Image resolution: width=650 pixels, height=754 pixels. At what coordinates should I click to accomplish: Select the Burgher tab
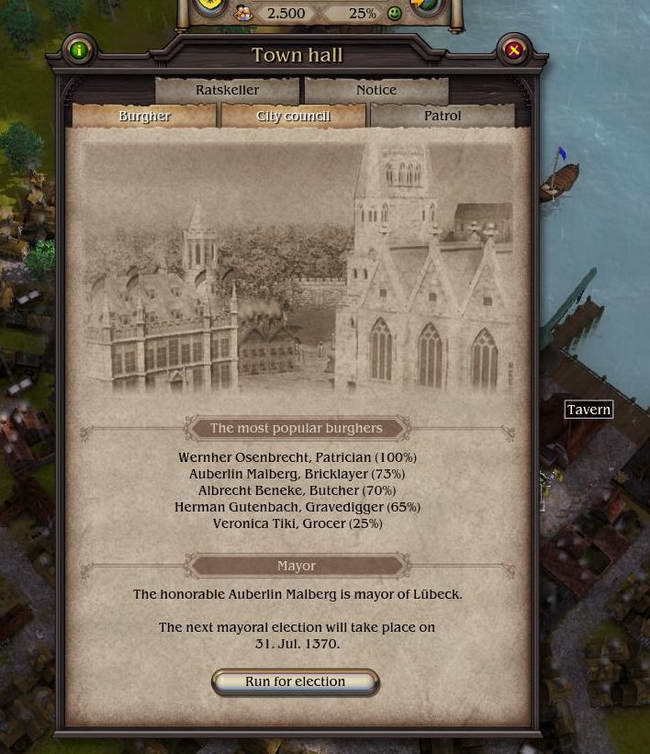pyautogui.click(x=144, y=116)
